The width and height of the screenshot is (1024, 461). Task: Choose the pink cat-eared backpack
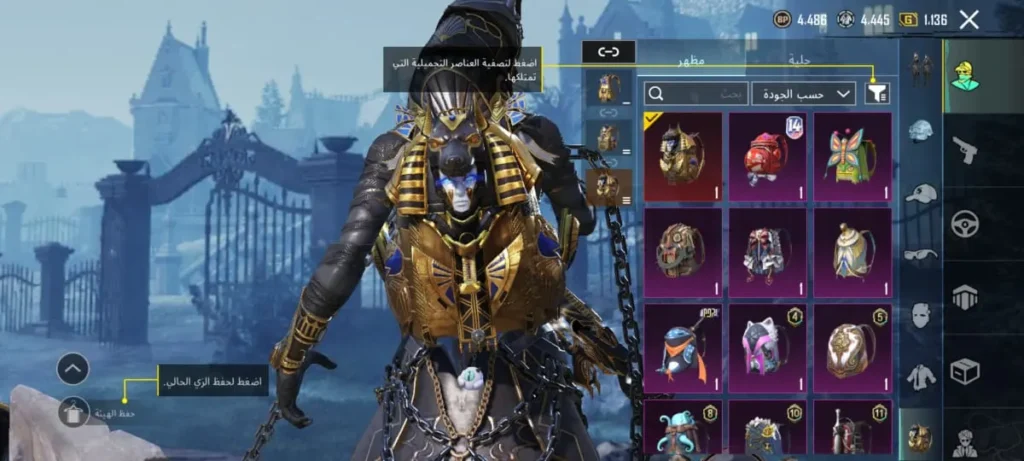tap(767, 347)
